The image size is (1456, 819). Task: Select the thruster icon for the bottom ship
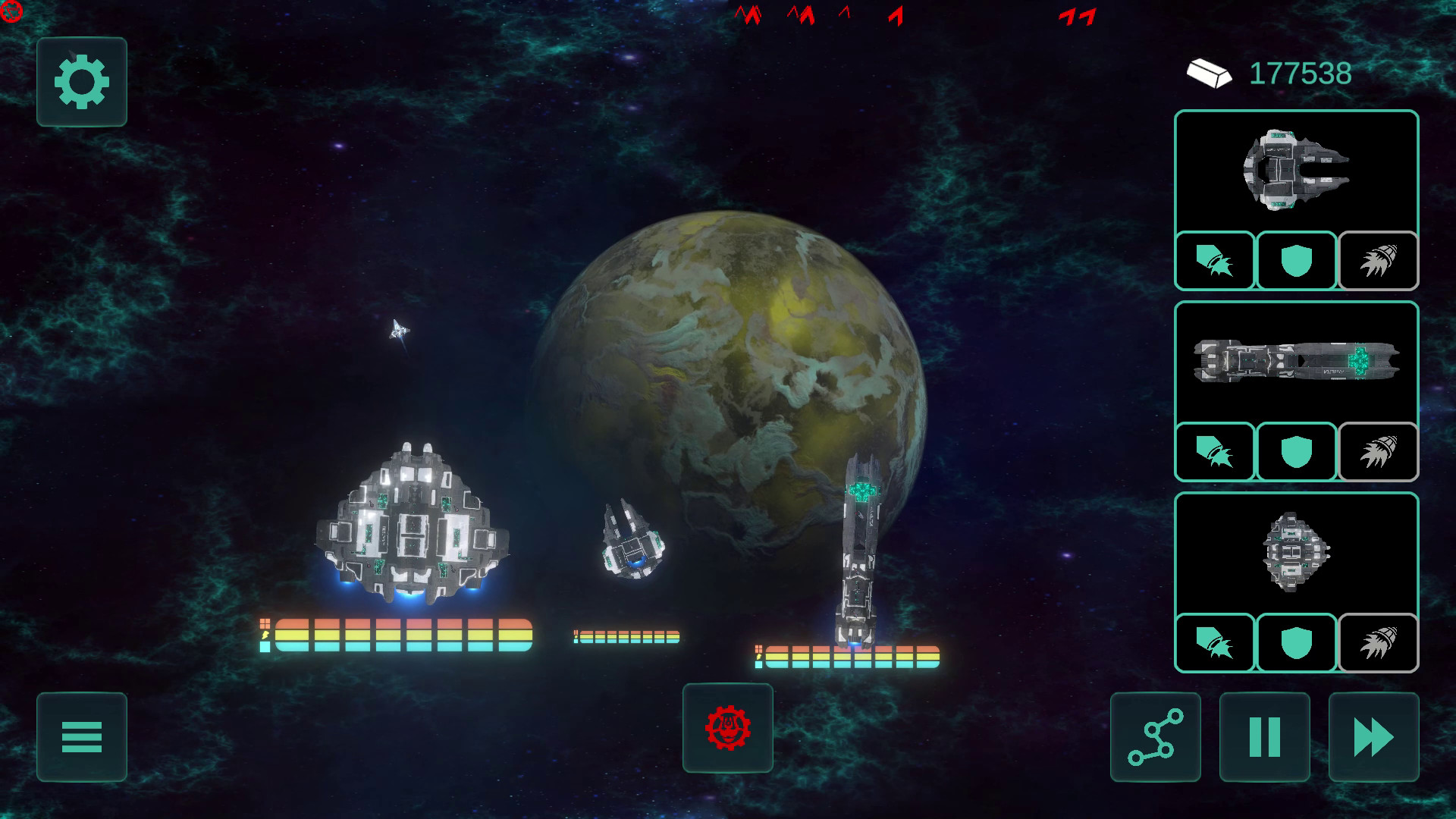pyautogui.click(x=1379, y=644)
